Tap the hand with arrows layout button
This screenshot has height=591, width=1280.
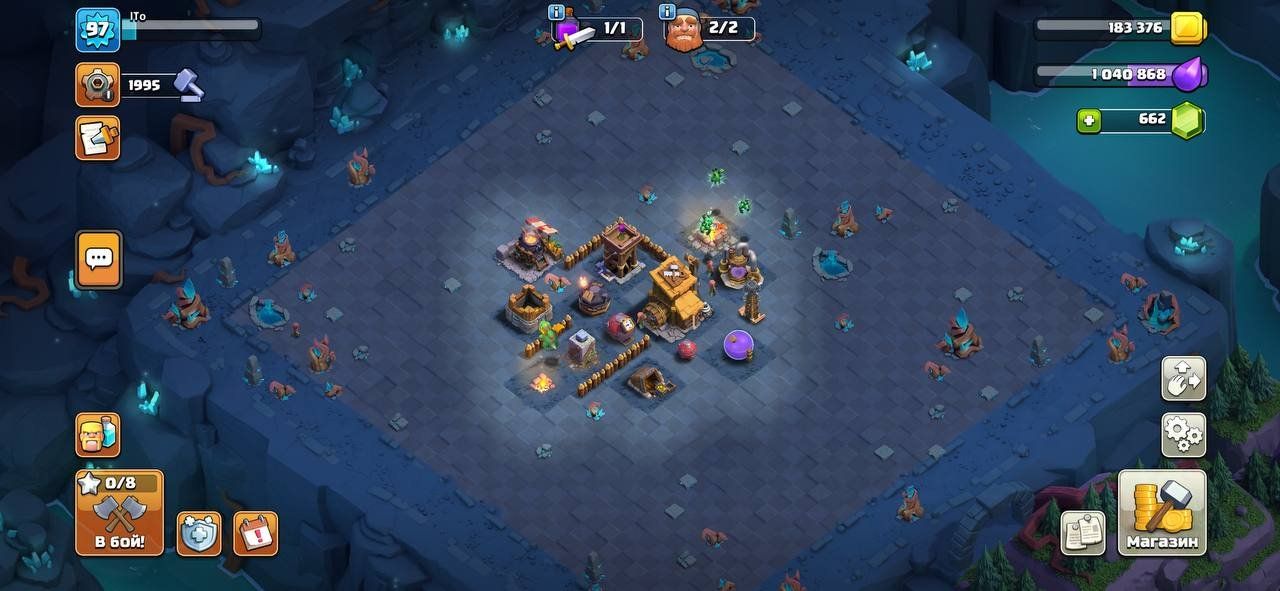click(x=1183, y=379)
